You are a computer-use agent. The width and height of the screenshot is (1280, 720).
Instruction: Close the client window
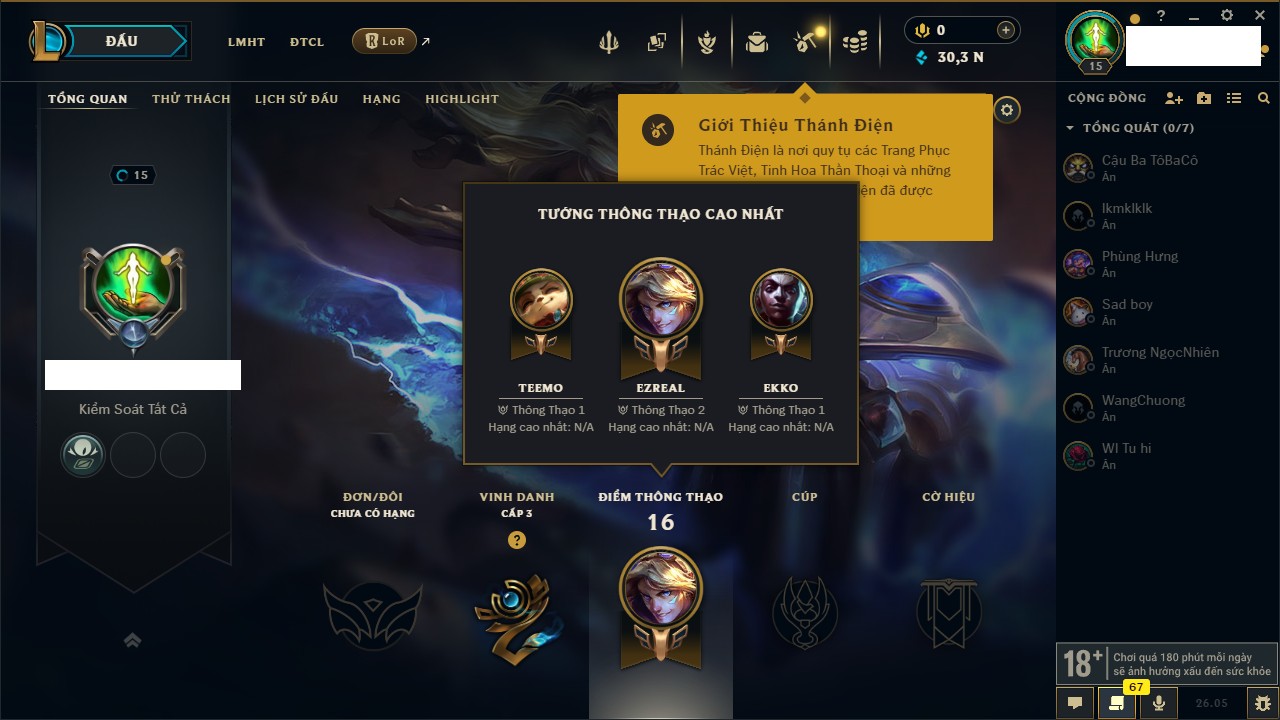pyautogui.click(x=1259, y=16)
